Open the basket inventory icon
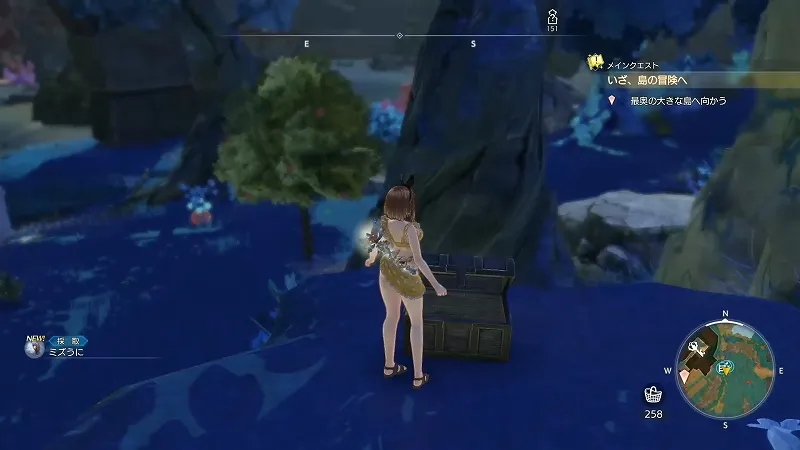The height and width of the screenshot is (450, 800). point(653,394)
